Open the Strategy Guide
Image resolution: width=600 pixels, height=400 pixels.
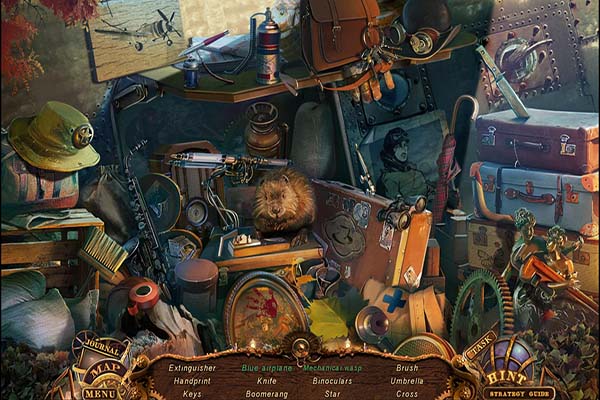click(x=519, y=393)
